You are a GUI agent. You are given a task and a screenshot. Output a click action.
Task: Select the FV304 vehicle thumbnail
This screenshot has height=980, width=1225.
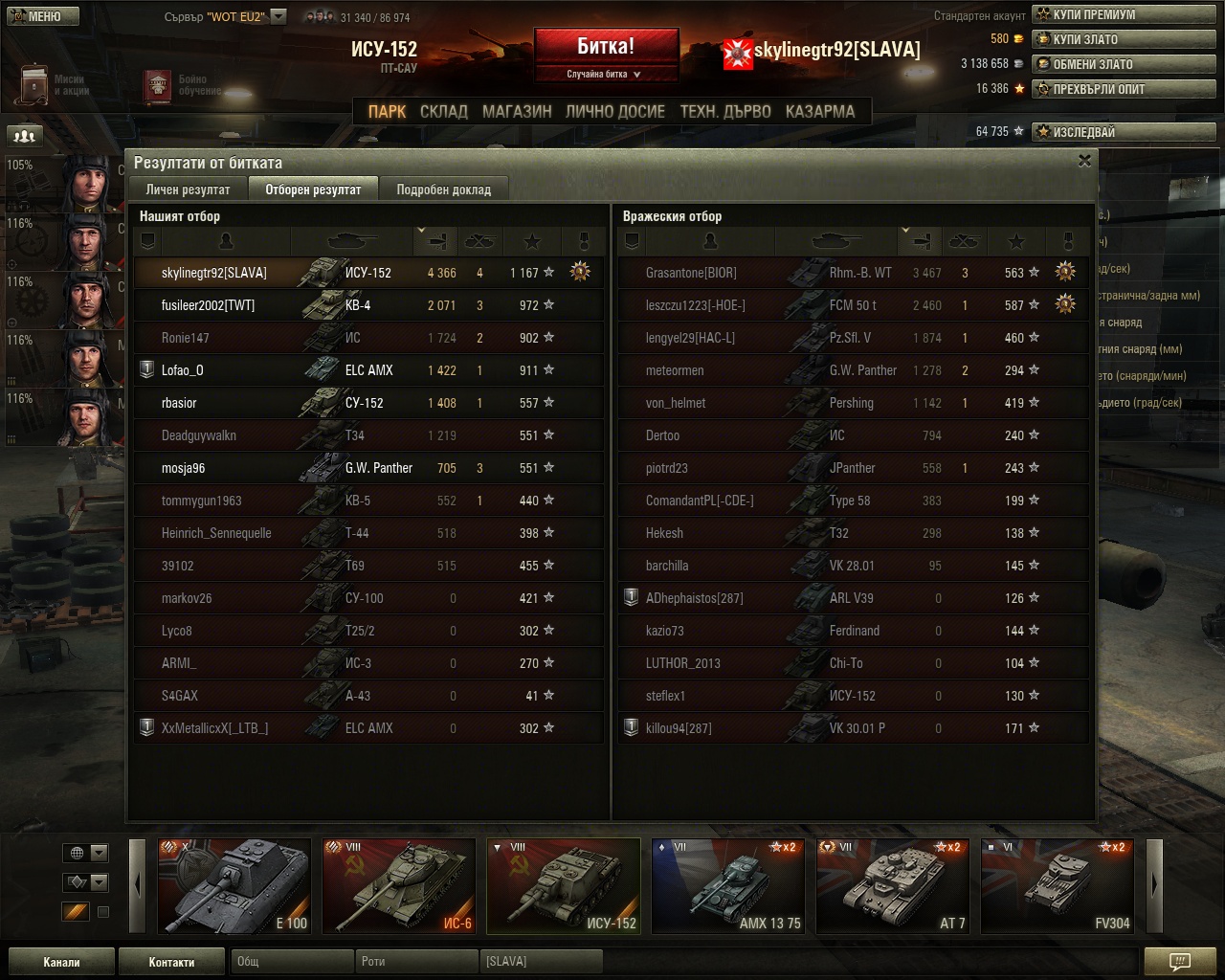[x=1058, y=885]
